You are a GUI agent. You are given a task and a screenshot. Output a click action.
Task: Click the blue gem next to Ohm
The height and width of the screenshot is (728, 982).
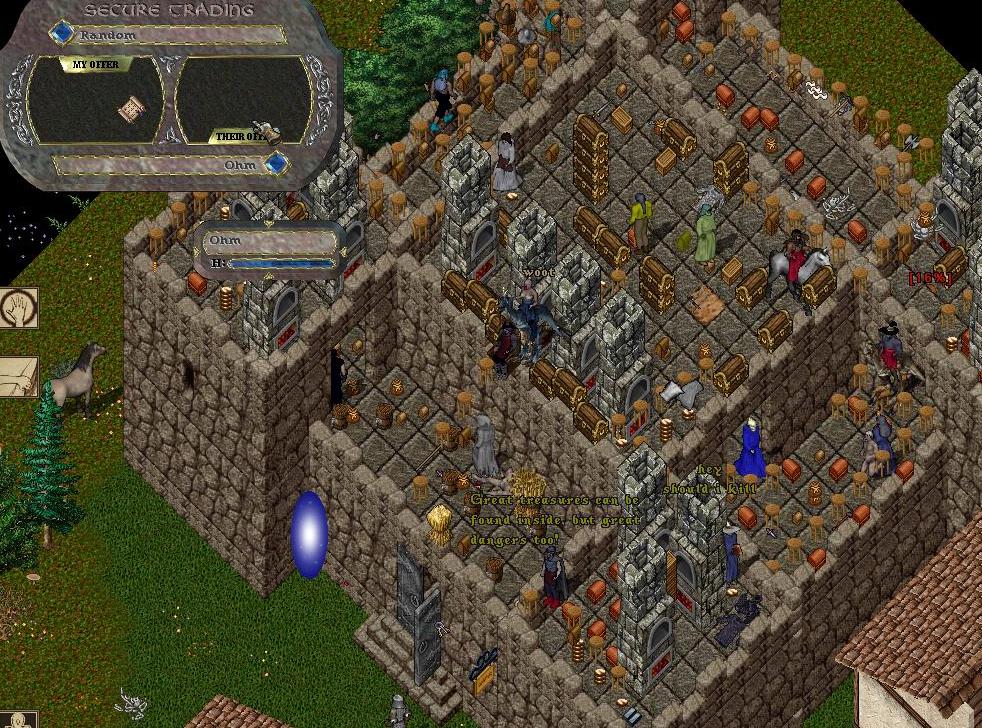(276, 163)
